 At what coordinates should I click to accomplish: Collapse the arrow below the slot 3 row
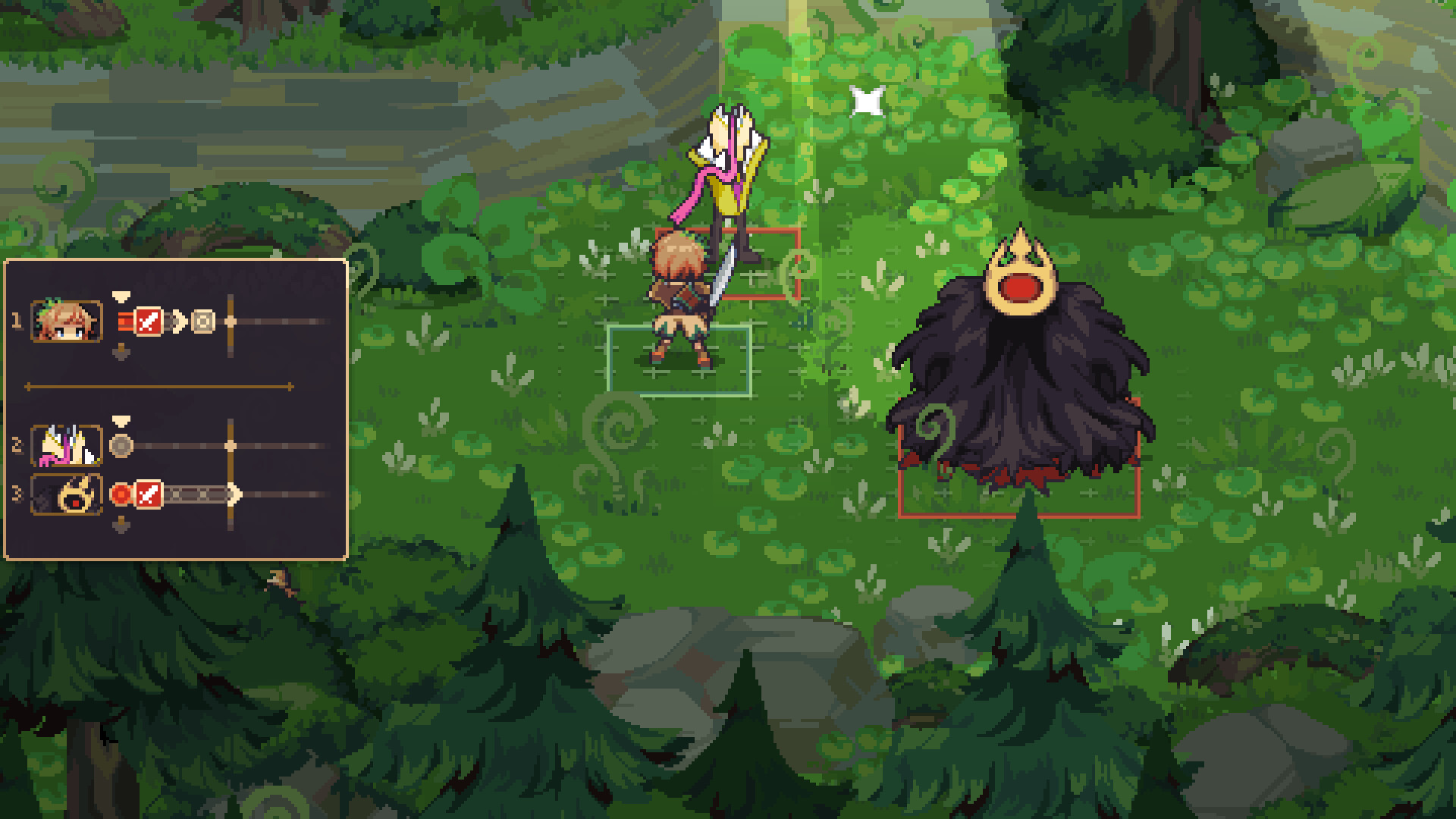pyautogui.click(x=121, y=526)
